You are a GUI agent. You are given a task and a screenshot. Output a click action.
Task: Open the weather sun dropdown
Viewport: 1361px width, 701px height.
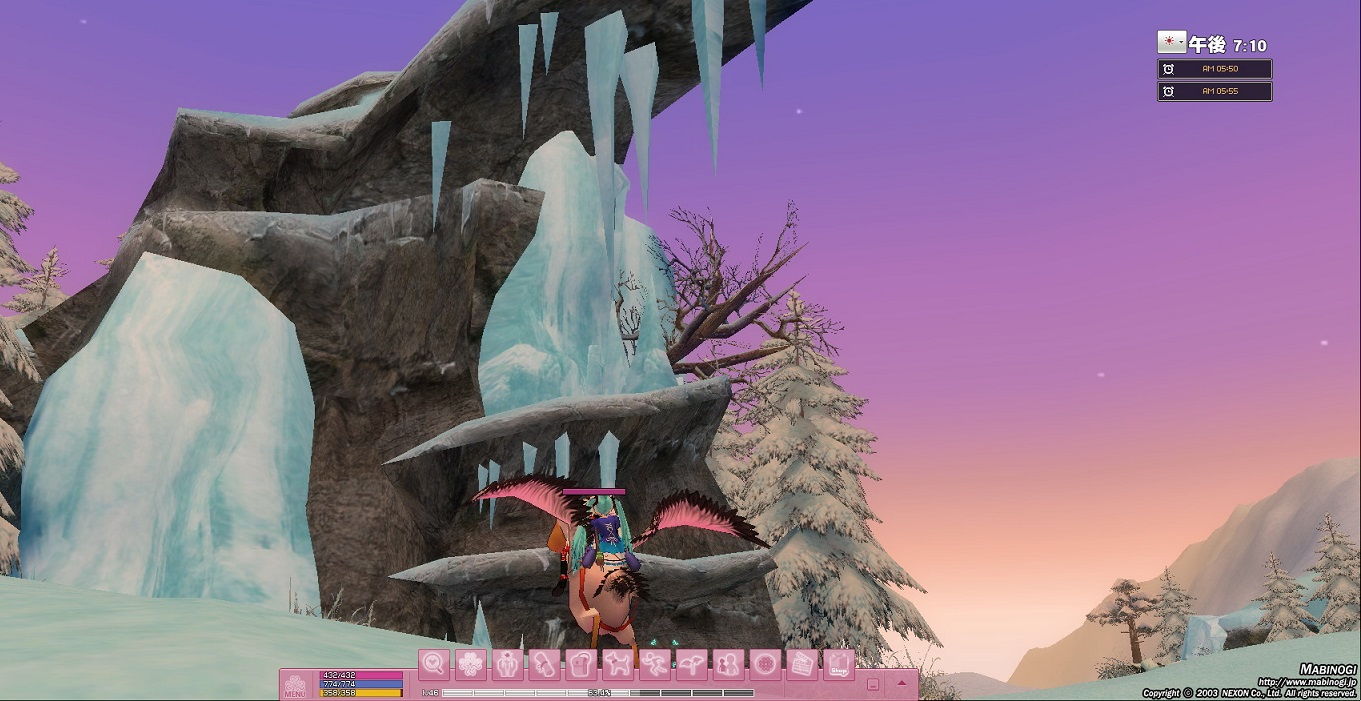[1171, 42]
